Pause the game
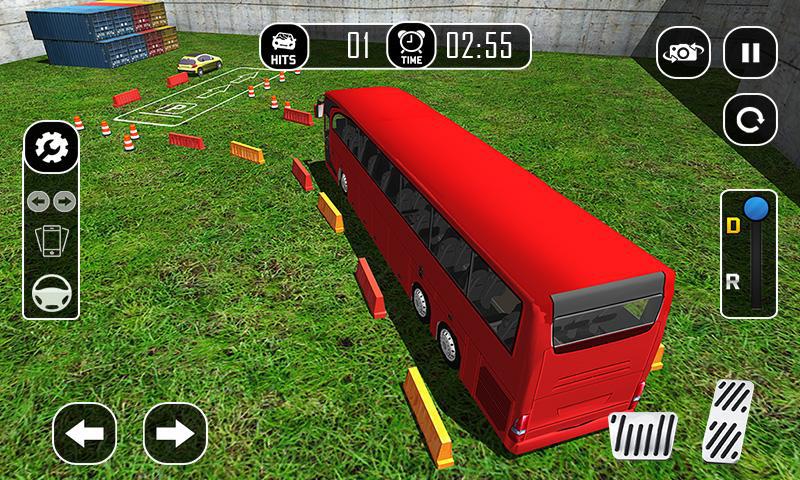Image resolution: width=800 pixels, height=480 pixels. (x=750, y=52)
